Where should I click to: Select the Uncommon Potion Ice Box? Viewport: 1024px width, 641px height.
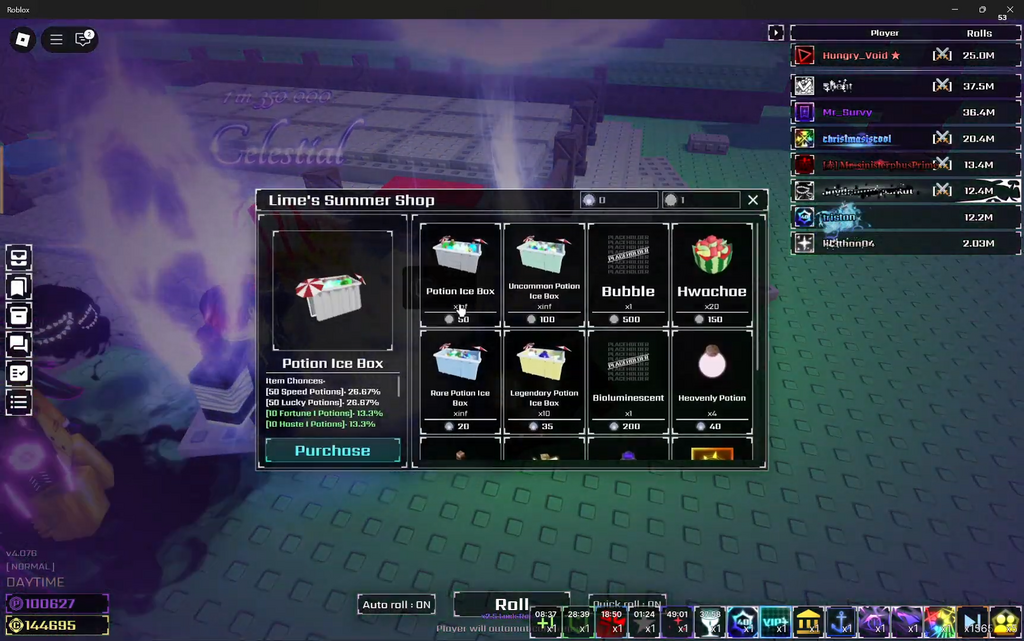[x=544, y=273]
